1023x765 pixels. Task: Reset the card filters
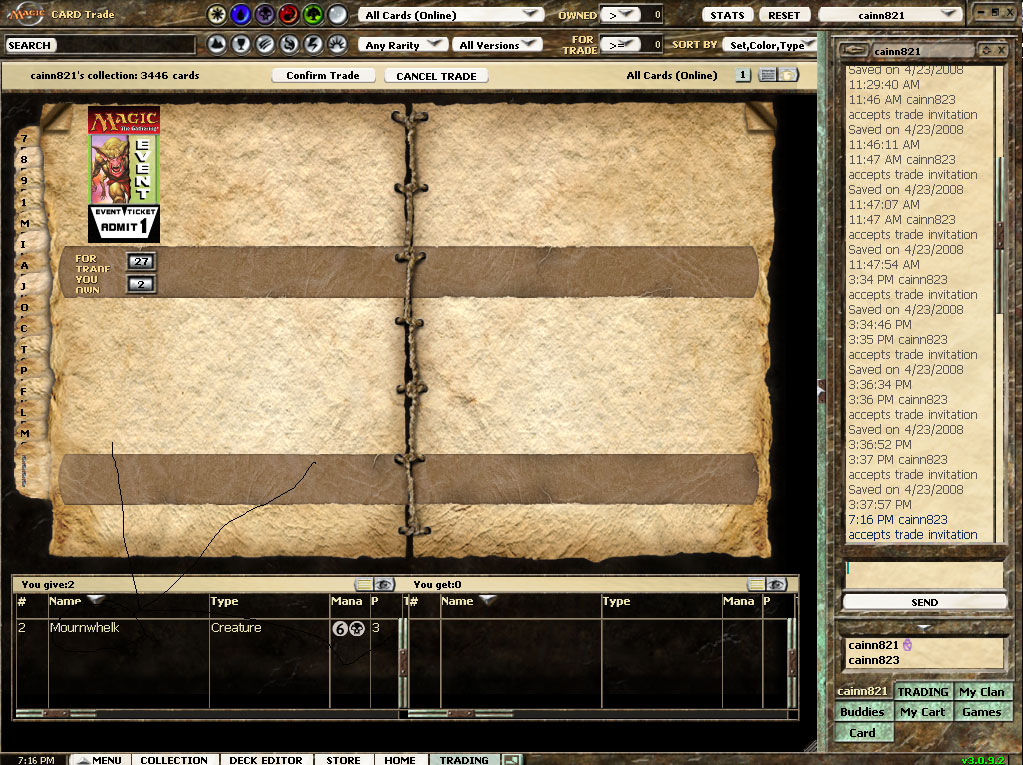[784, 15]
